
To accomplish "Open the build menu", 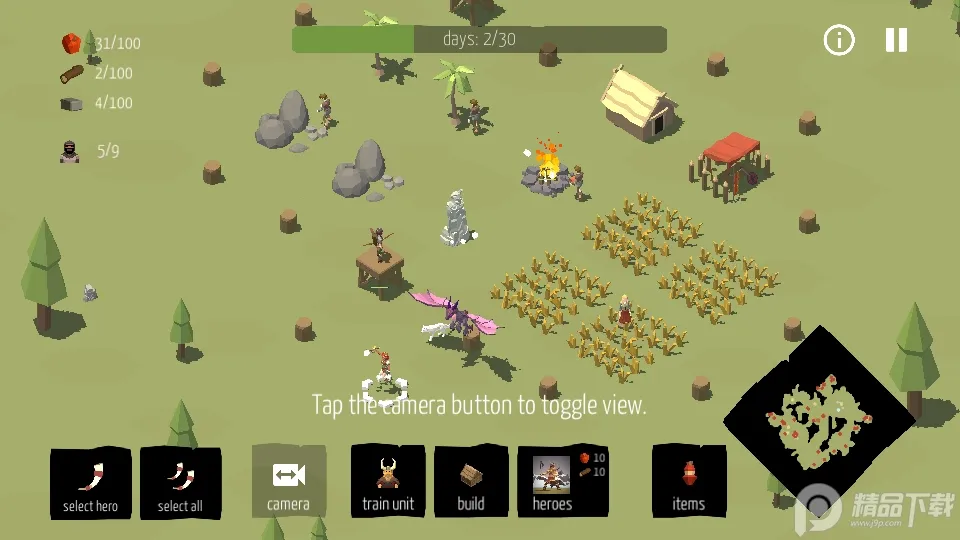I will (x=471, y=482).
